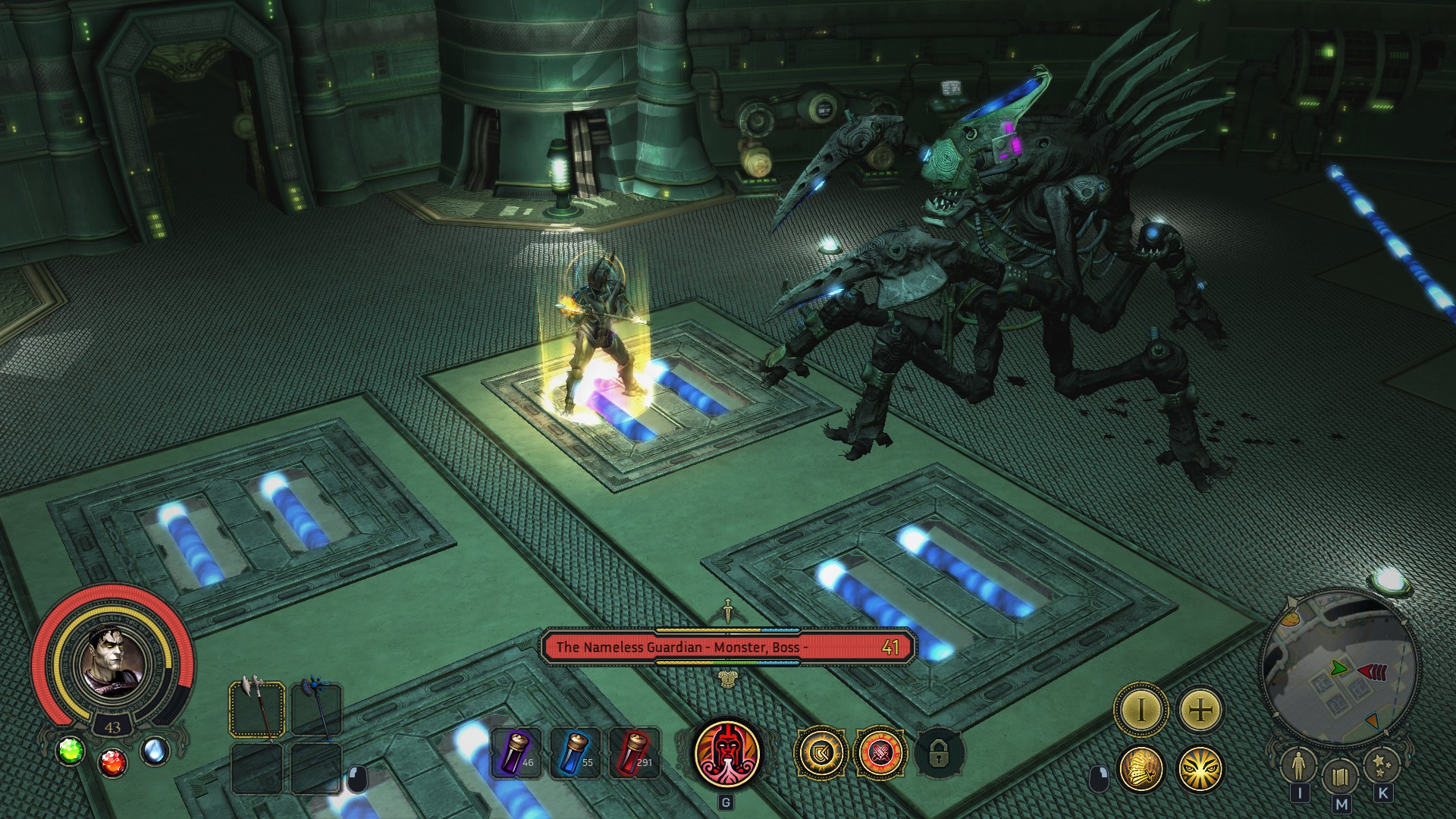Select the Roman numeral I button

1141,711
